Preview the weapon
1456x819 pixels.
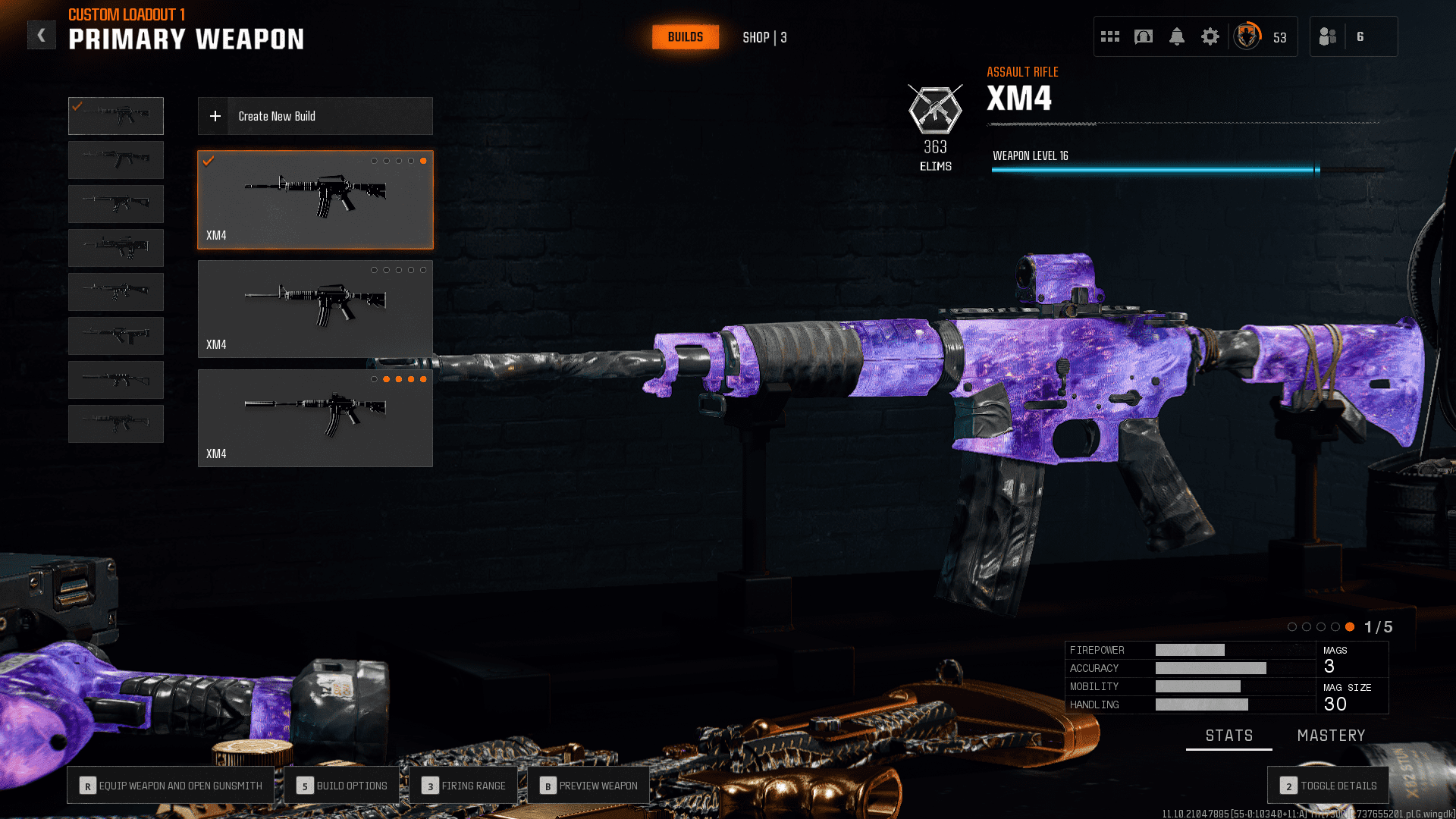coord(588,786)
